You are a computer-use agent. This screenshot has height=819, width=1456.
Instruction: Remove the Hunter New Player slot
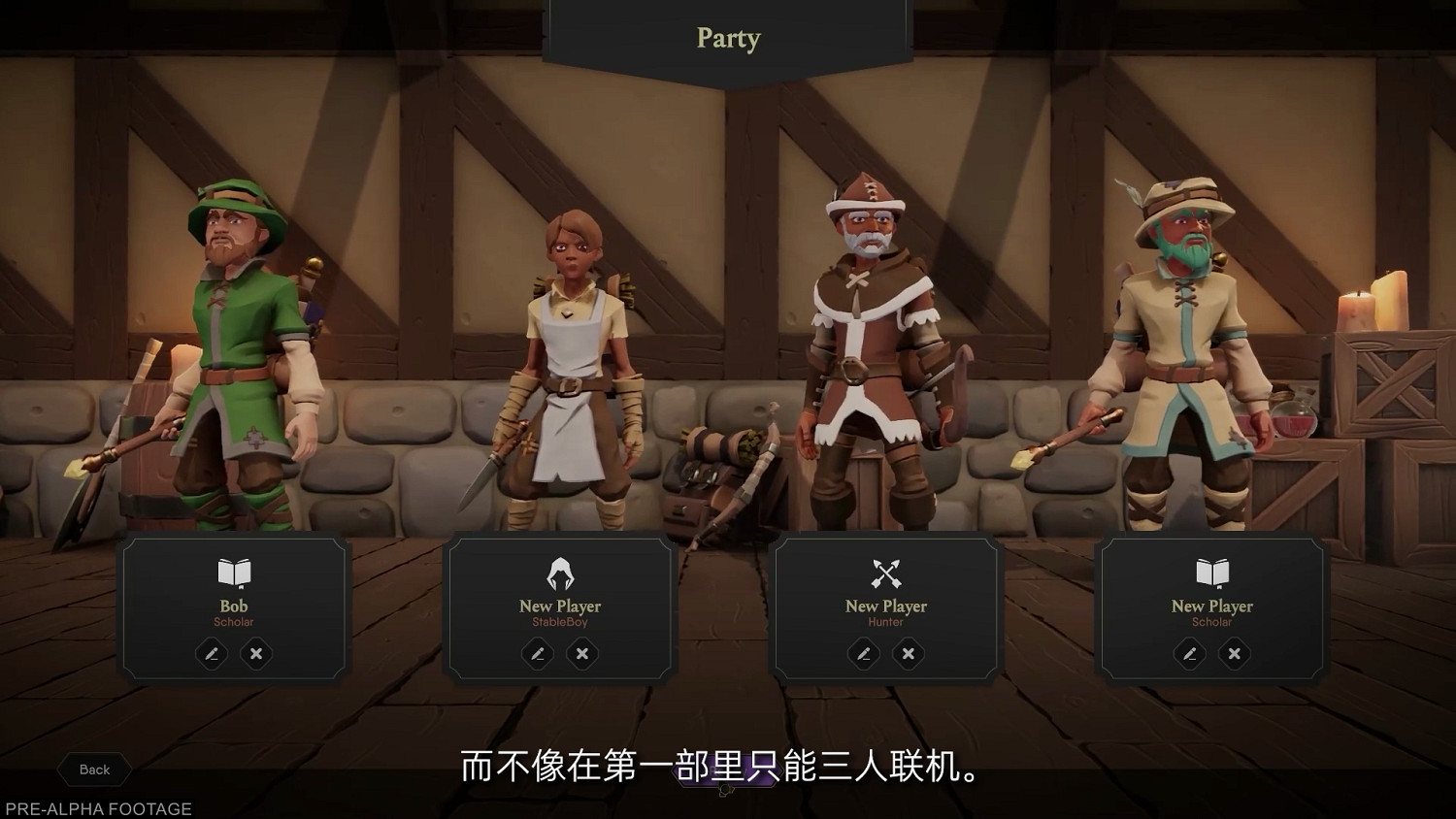pyautogui.click(x=908, y=654)
